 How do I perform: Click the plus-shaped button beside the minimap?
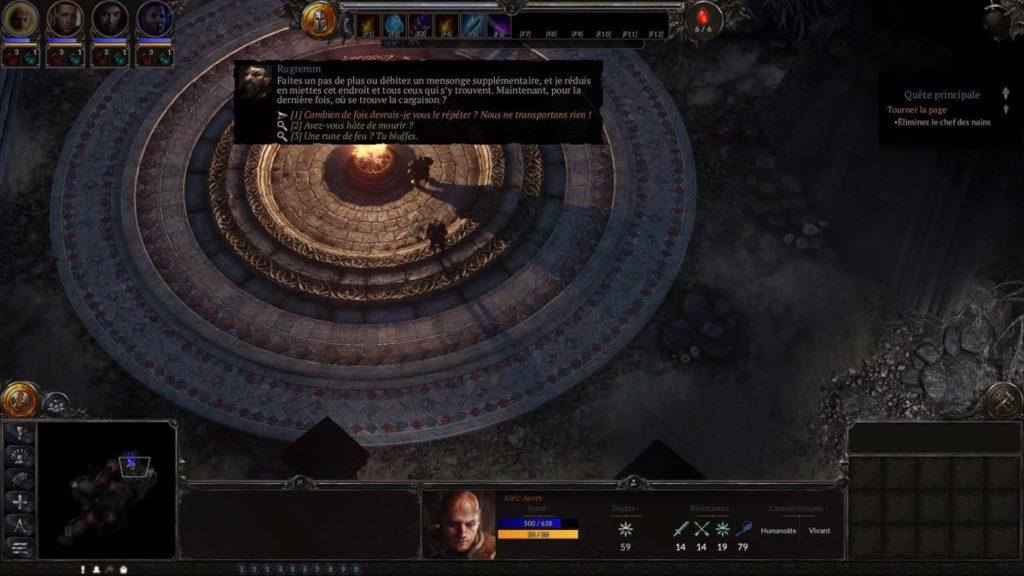pyautogui.click(x=20, y=502)
